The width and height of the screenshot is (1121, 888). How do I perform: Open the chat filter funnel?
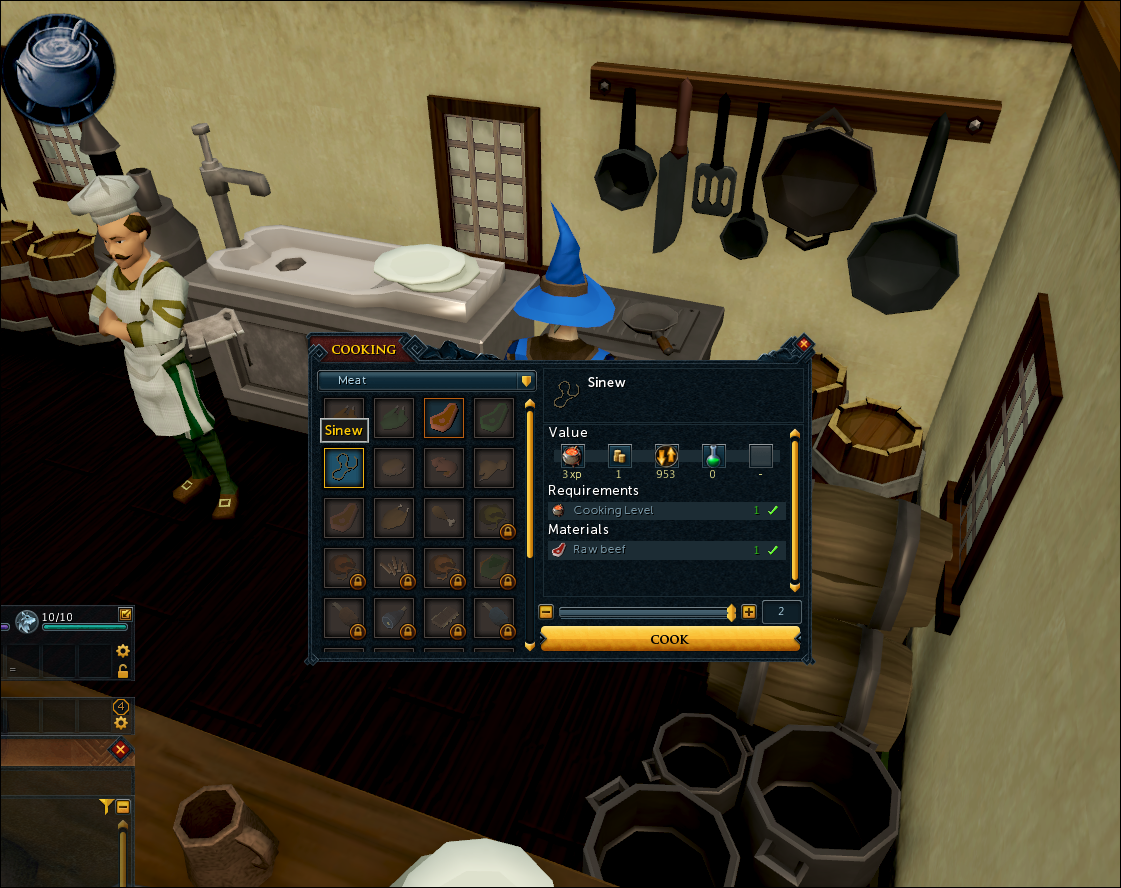click(105, 806)
